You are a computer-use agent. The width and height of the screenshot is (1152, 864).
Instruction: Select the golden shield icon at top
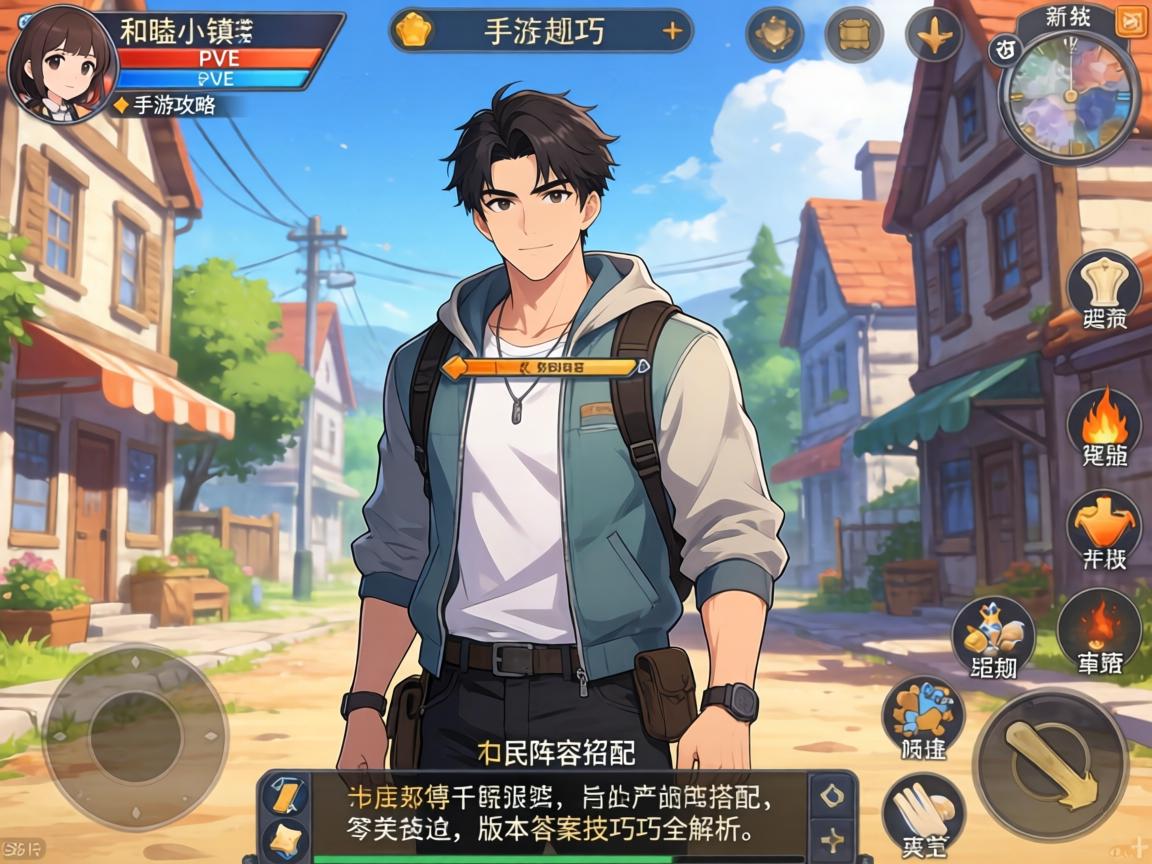click(774, 35)
